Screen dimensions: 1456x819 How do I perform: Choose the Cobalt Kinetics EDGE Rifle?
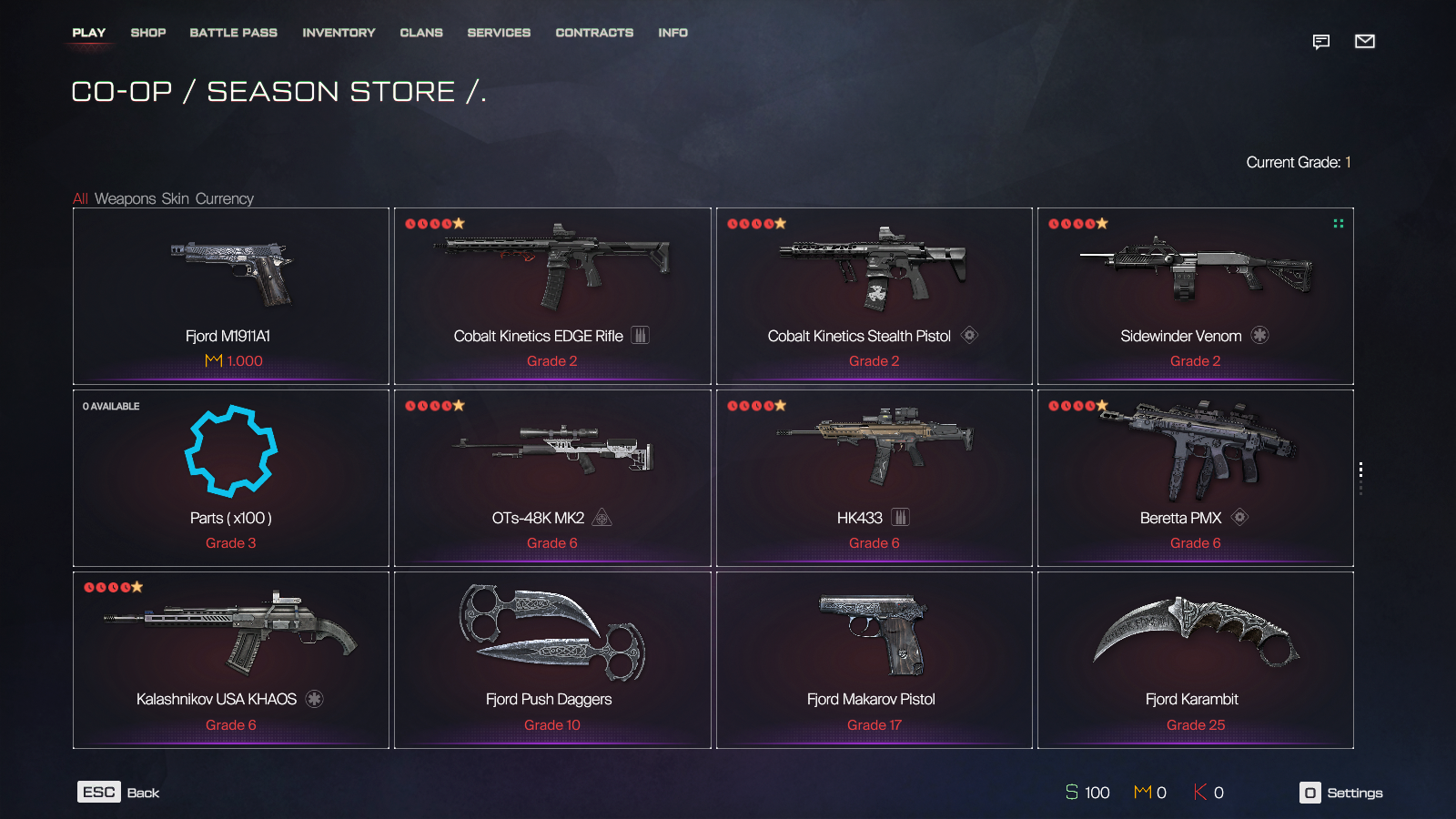point(552,296)
